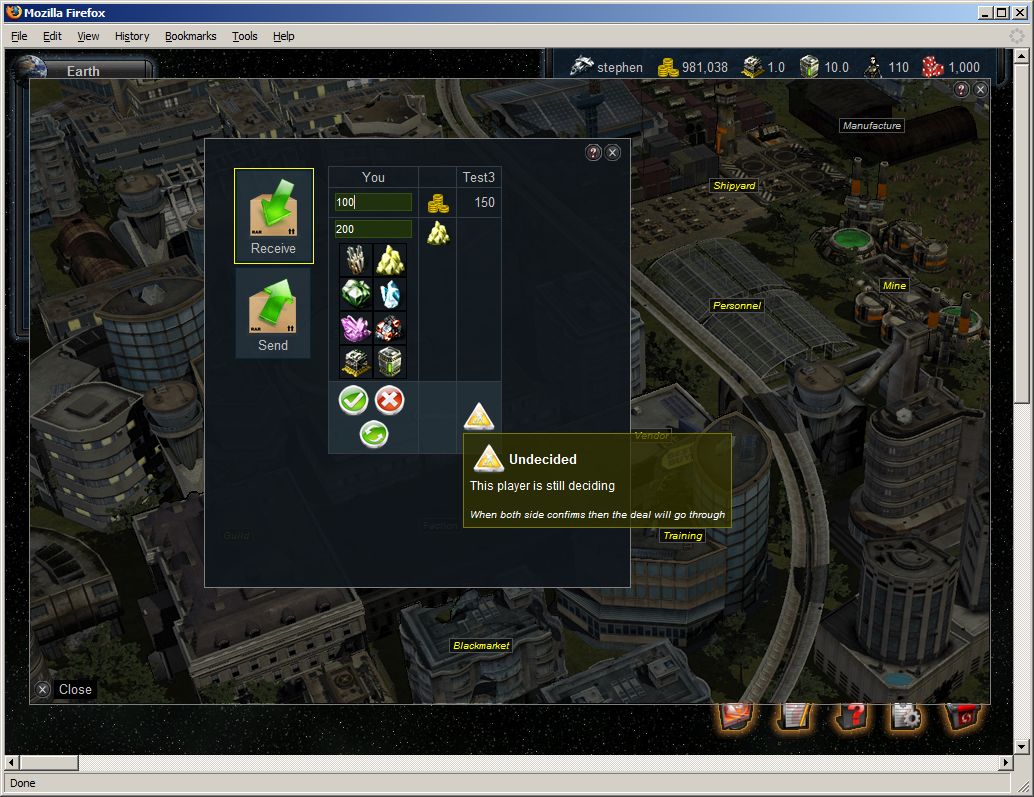Click the credits amount field showing 100
Viewport: 1034px width, 797px height.
point(373,203)
